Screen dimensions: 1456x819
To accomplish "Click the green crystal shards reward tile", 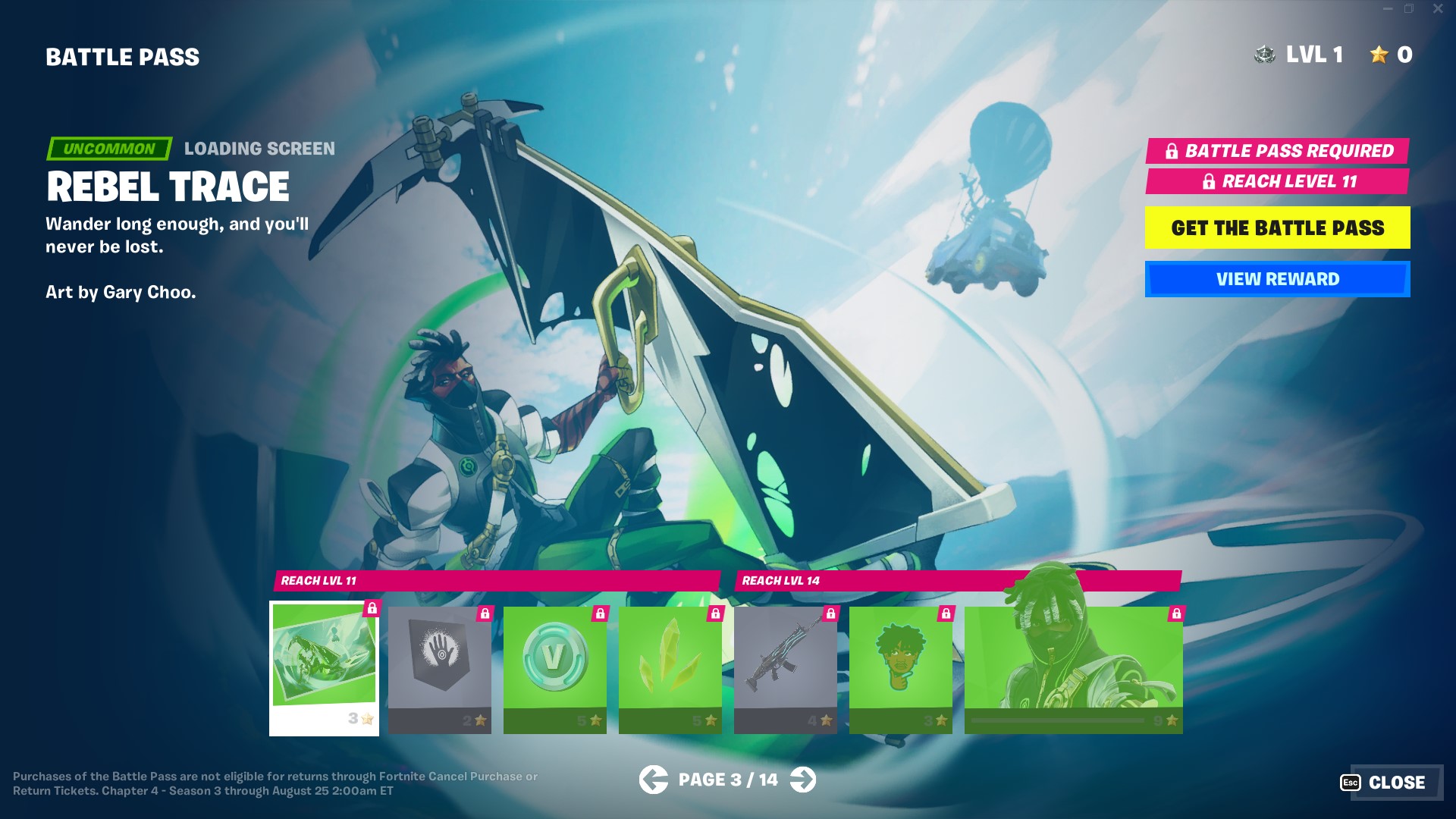I will point(670,667).
